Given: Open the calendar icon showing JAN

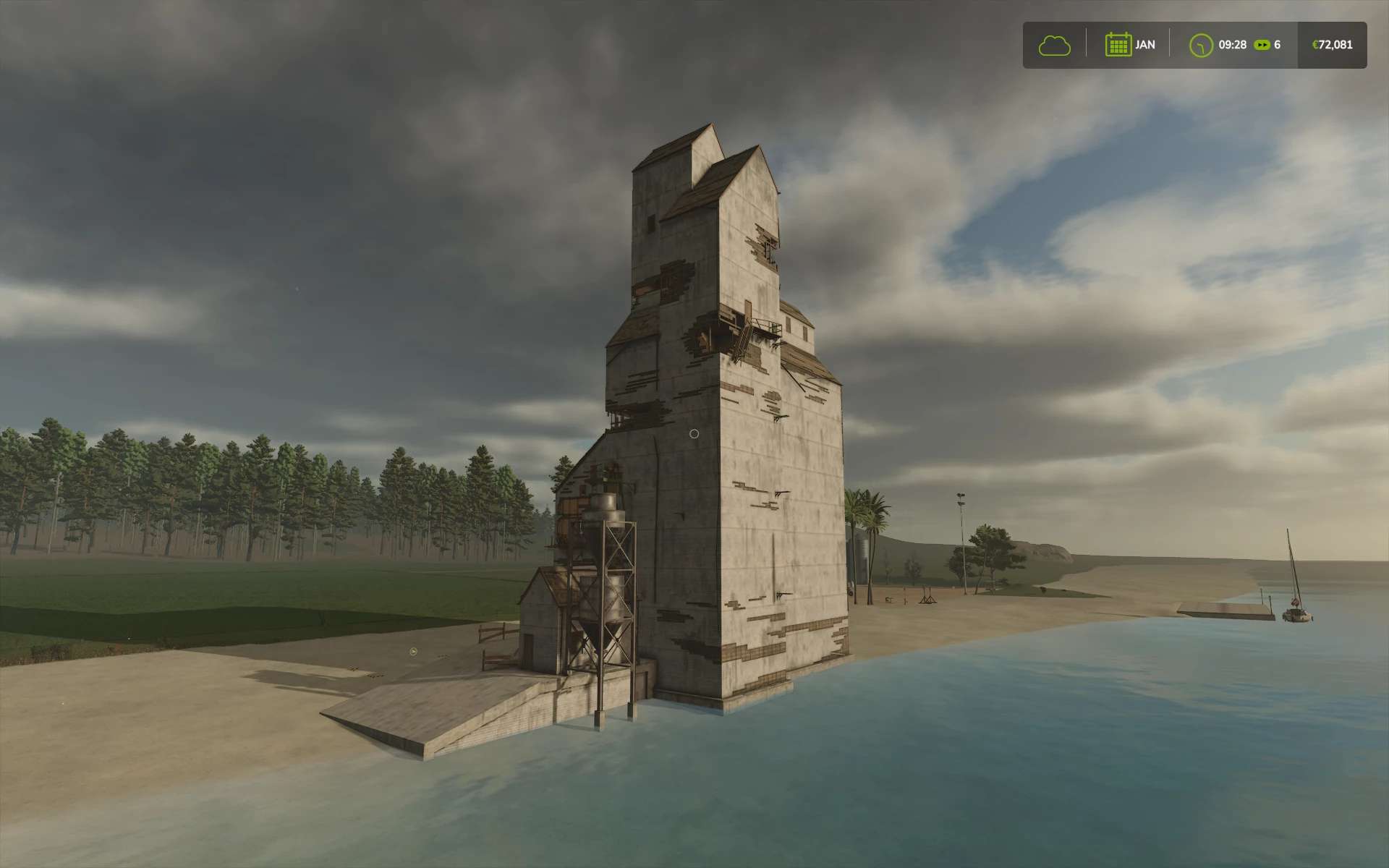Looking at the screenshot, I should pos(1118,45).
